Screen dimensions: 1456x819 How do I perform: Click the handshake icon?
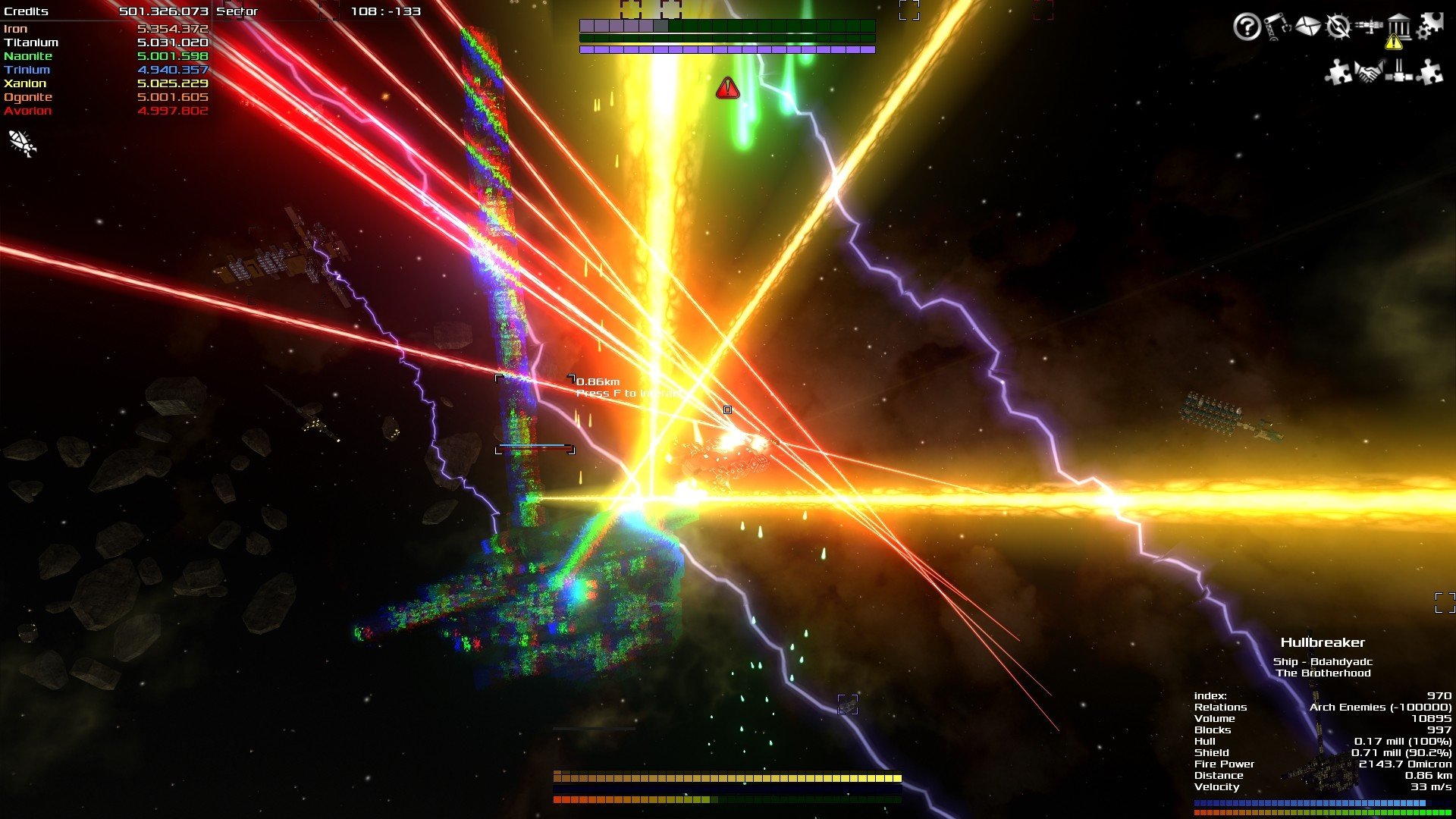point(1369,73)
